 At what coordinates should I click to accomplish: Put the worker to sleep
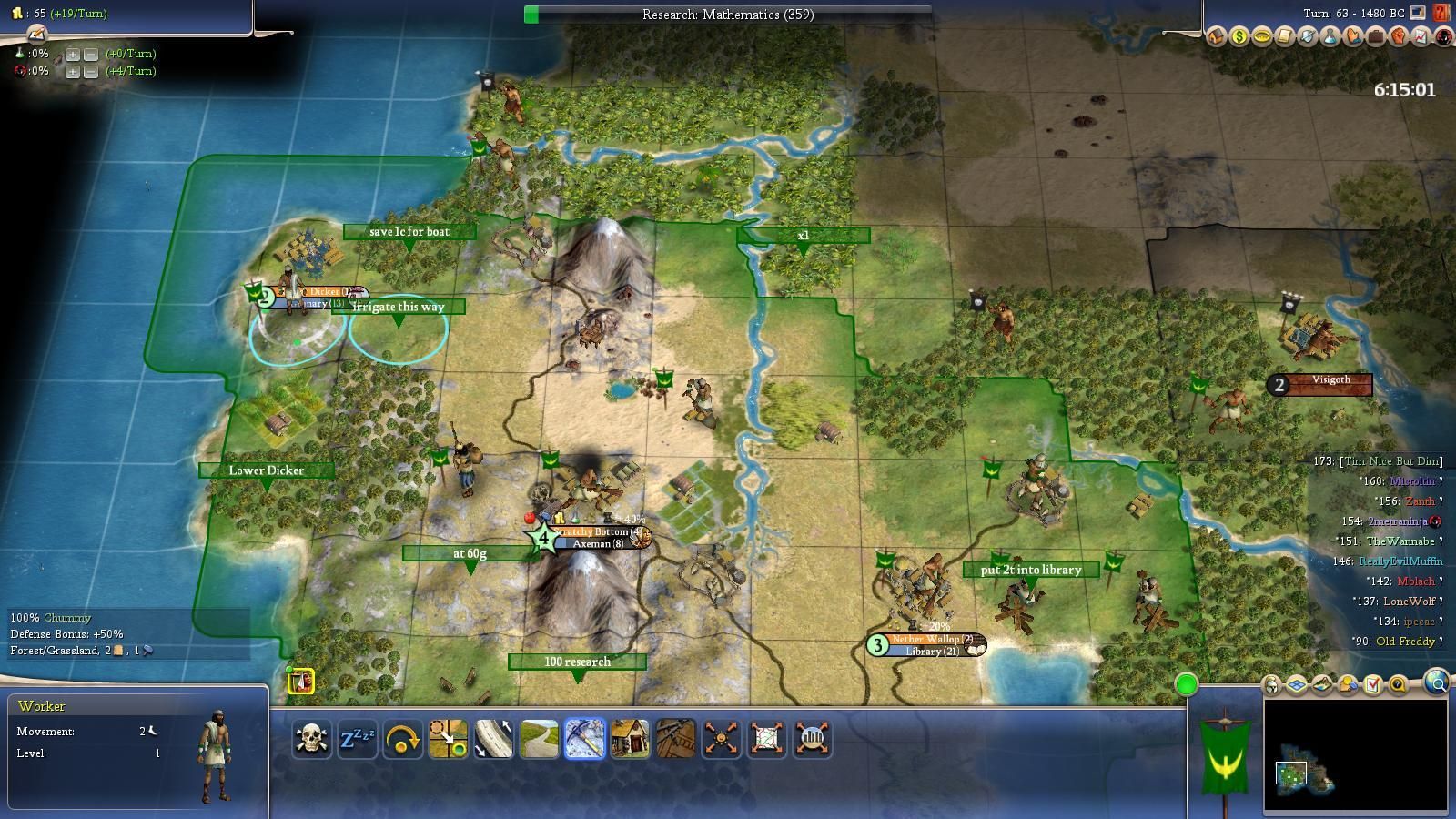click(357, 739)
